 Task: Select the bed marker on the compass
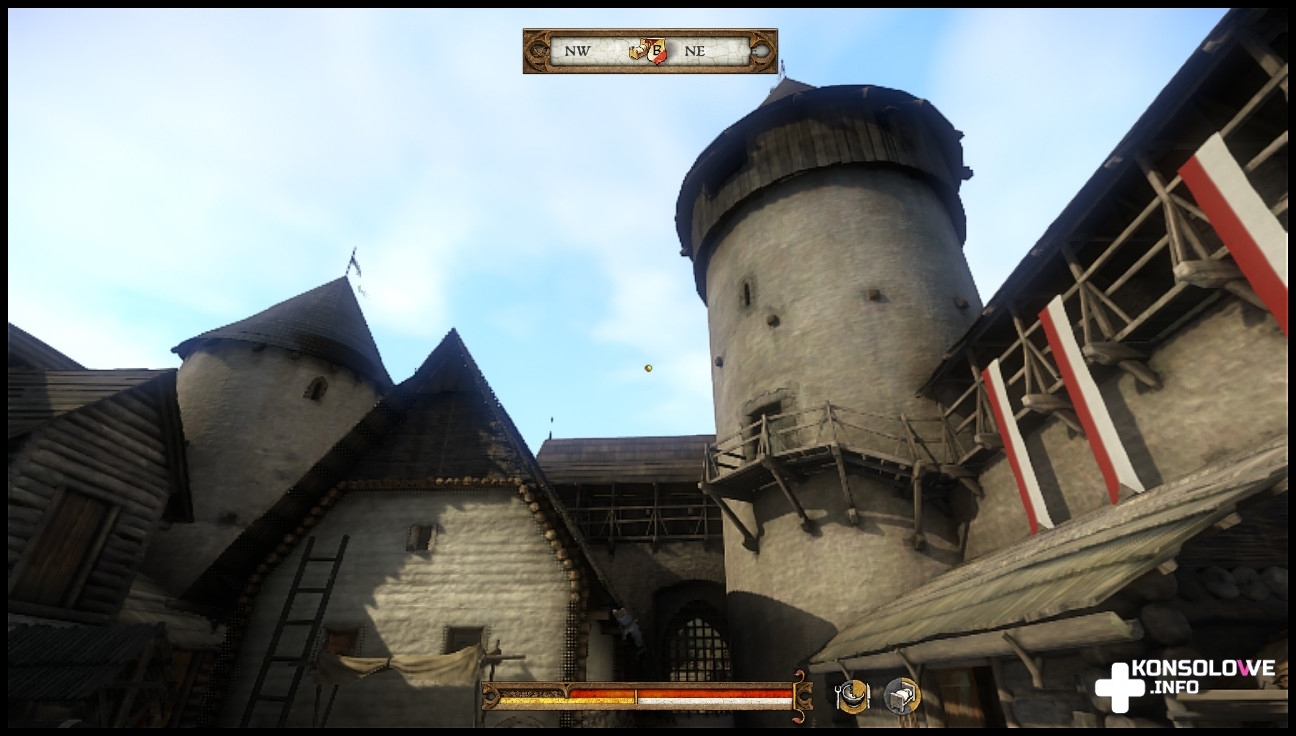click(x=638, y=51)
